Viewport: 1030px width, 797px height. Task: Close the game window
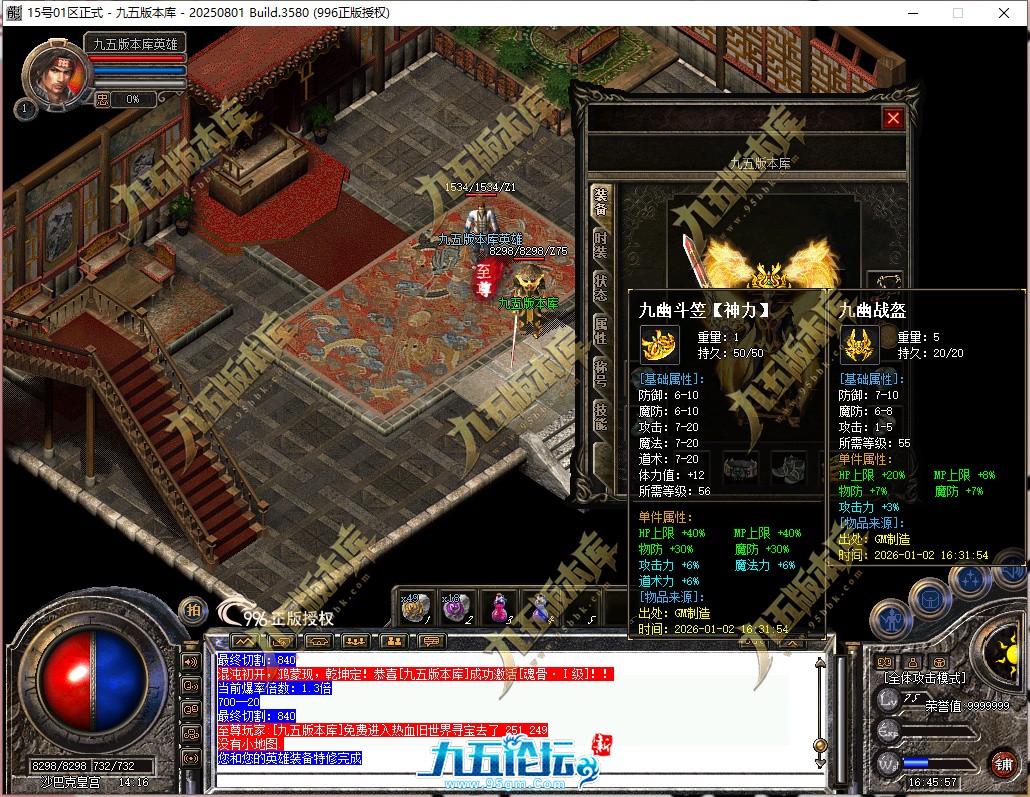click(x=1004, y=13)
